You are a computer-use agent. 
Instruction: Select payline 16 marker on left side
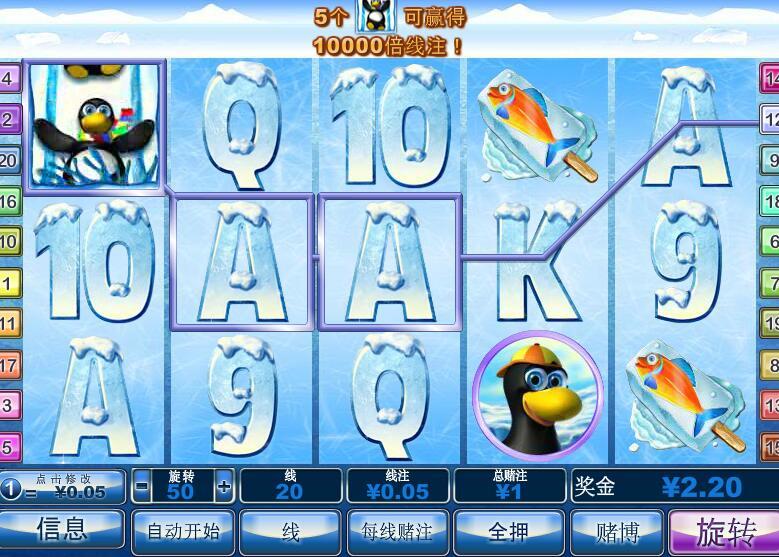coord(9,201)
